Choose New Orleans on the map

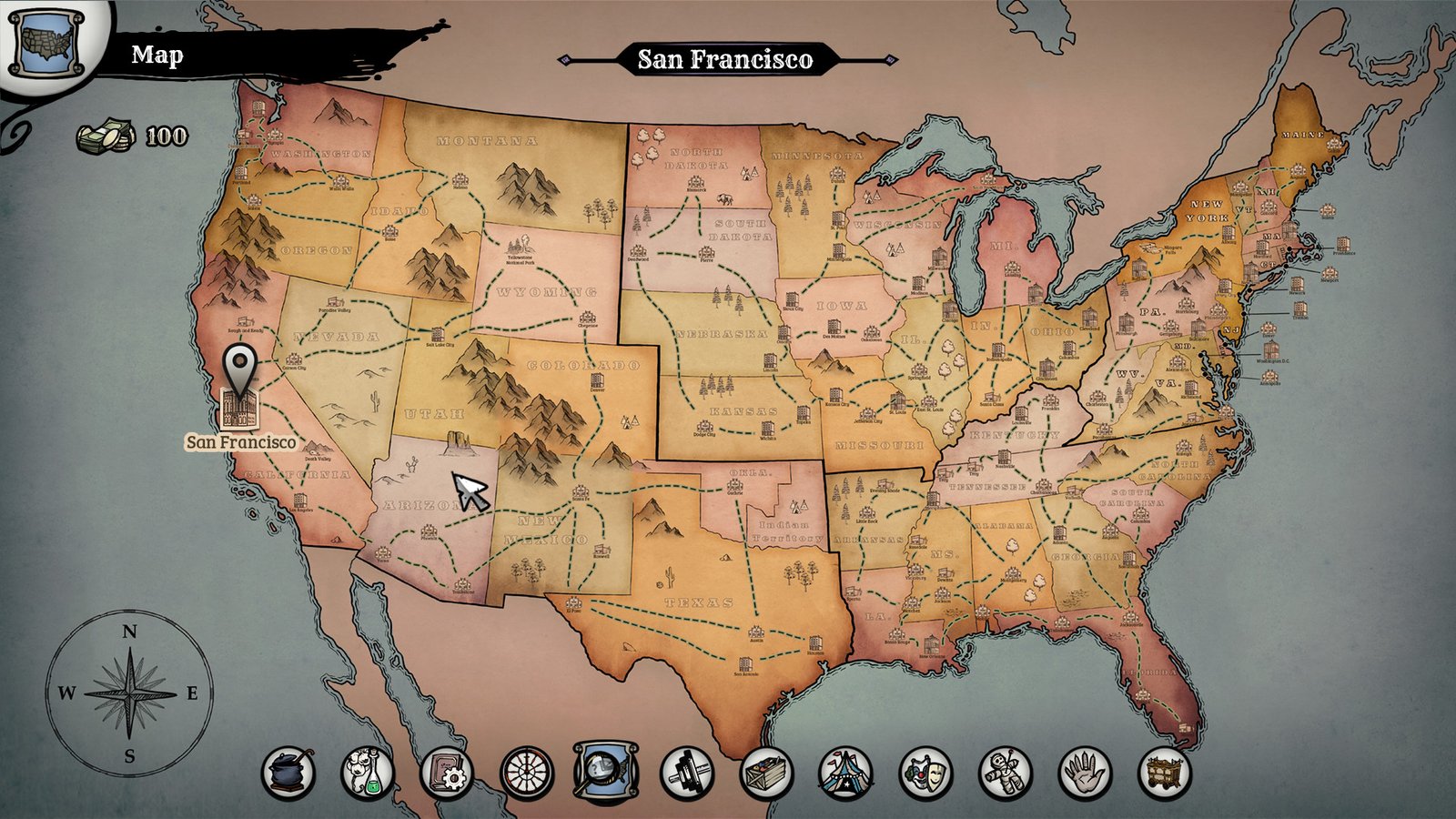click(x=930, y=645)
